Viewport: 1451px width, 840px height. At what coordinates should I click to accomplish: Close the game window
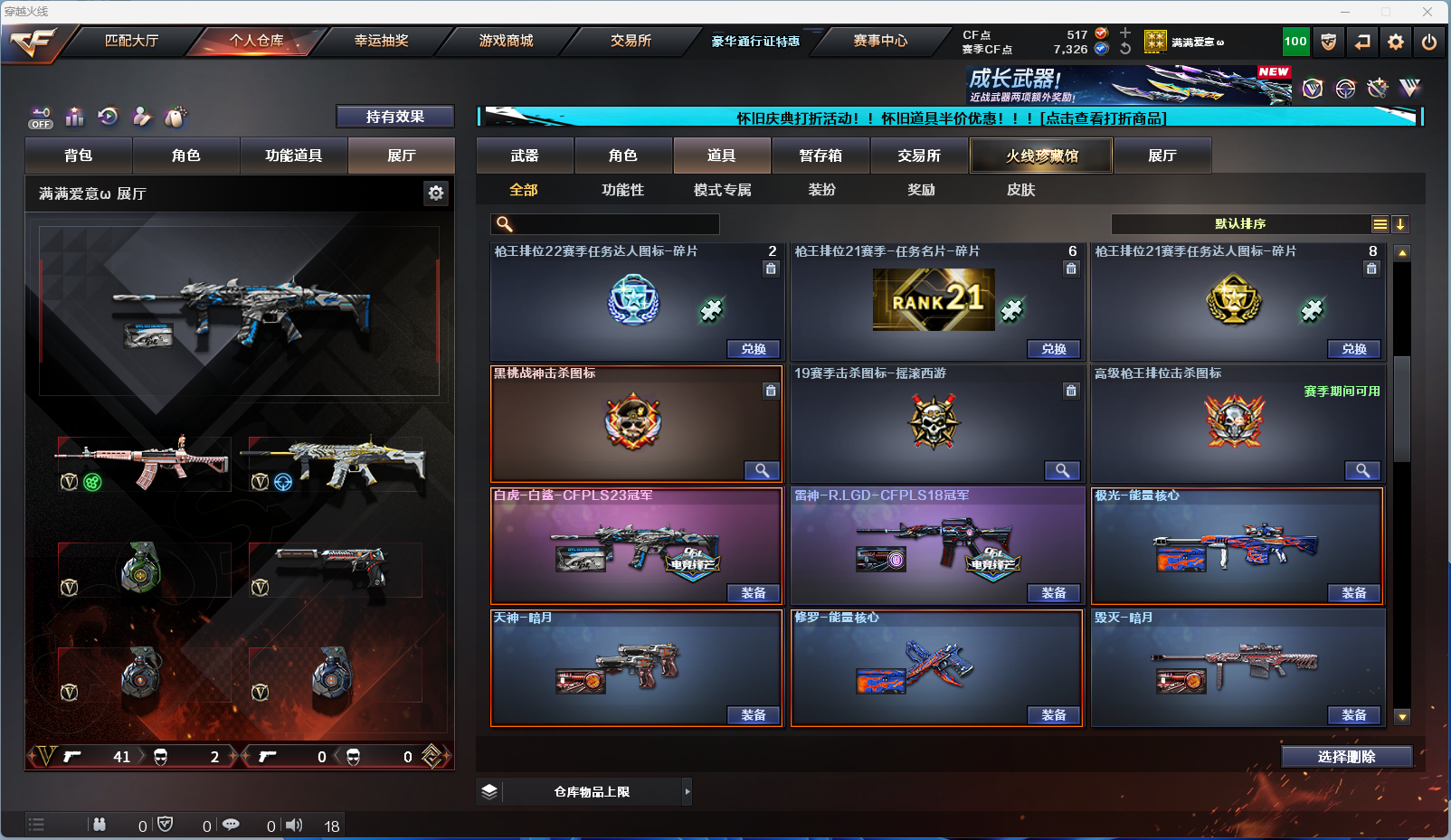[1427, 12]
